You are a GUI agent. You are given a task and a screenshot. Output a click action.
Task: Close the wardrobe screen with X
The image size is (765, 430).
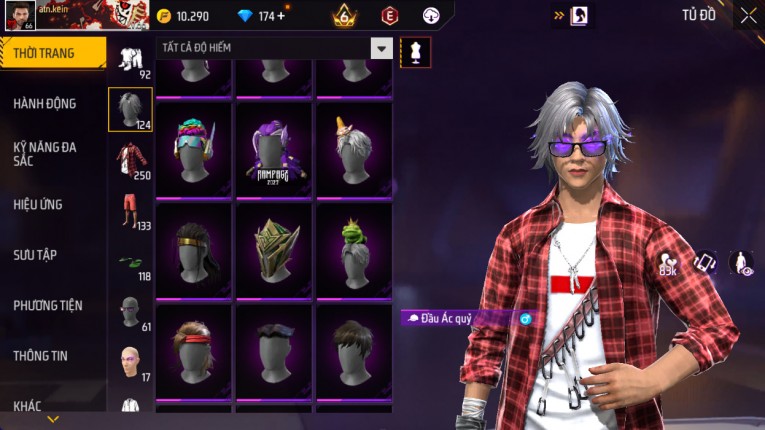pyautogui.click(x=748, y=15)
